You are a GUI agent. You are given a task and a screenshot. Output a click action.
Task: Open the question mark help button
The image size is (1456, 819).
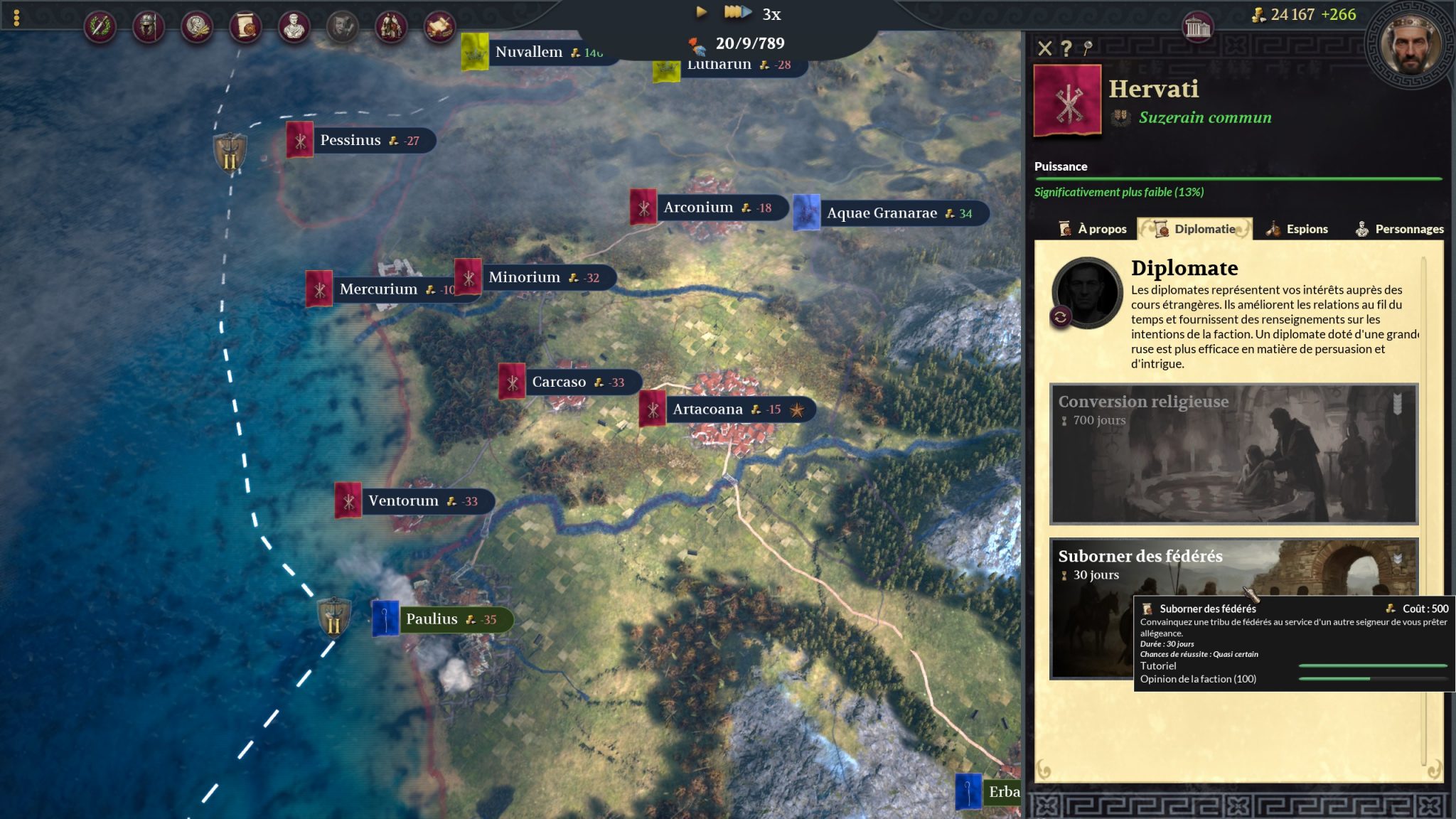tap(1066, 48)
